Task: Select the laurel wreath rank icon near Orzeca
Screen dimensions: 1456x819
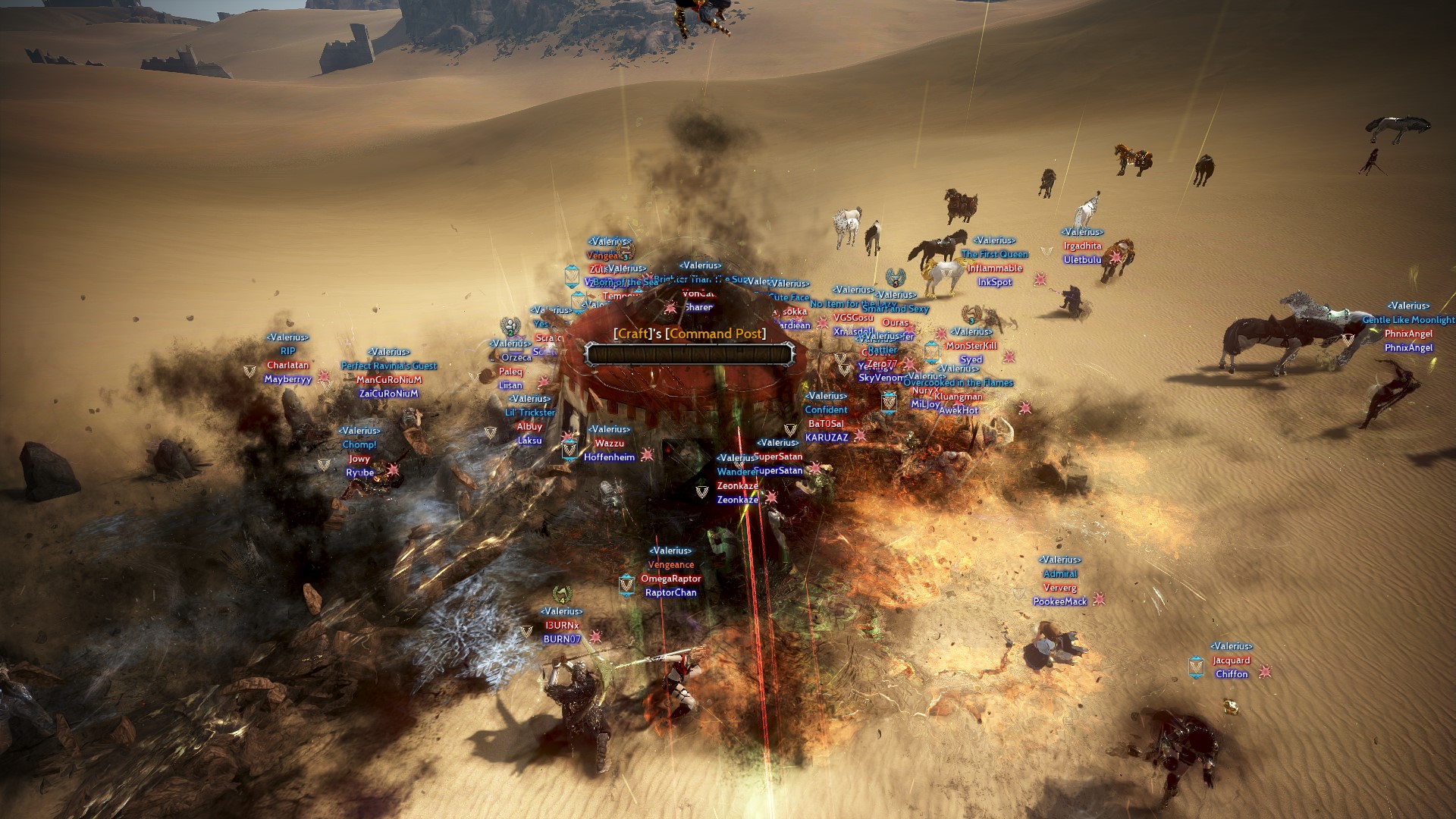Action: point(510,326)
